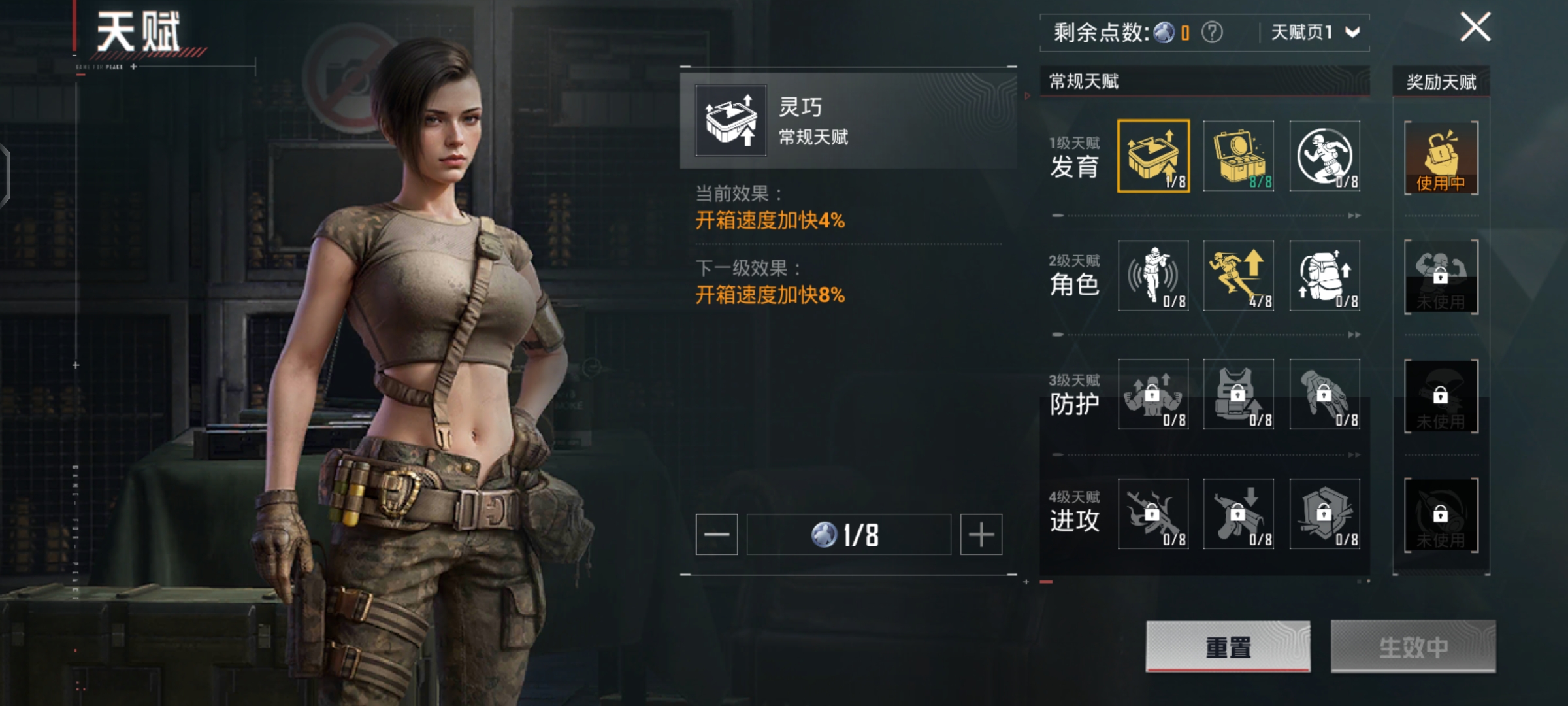Select the locked muscular figure defense talent

1153,394
